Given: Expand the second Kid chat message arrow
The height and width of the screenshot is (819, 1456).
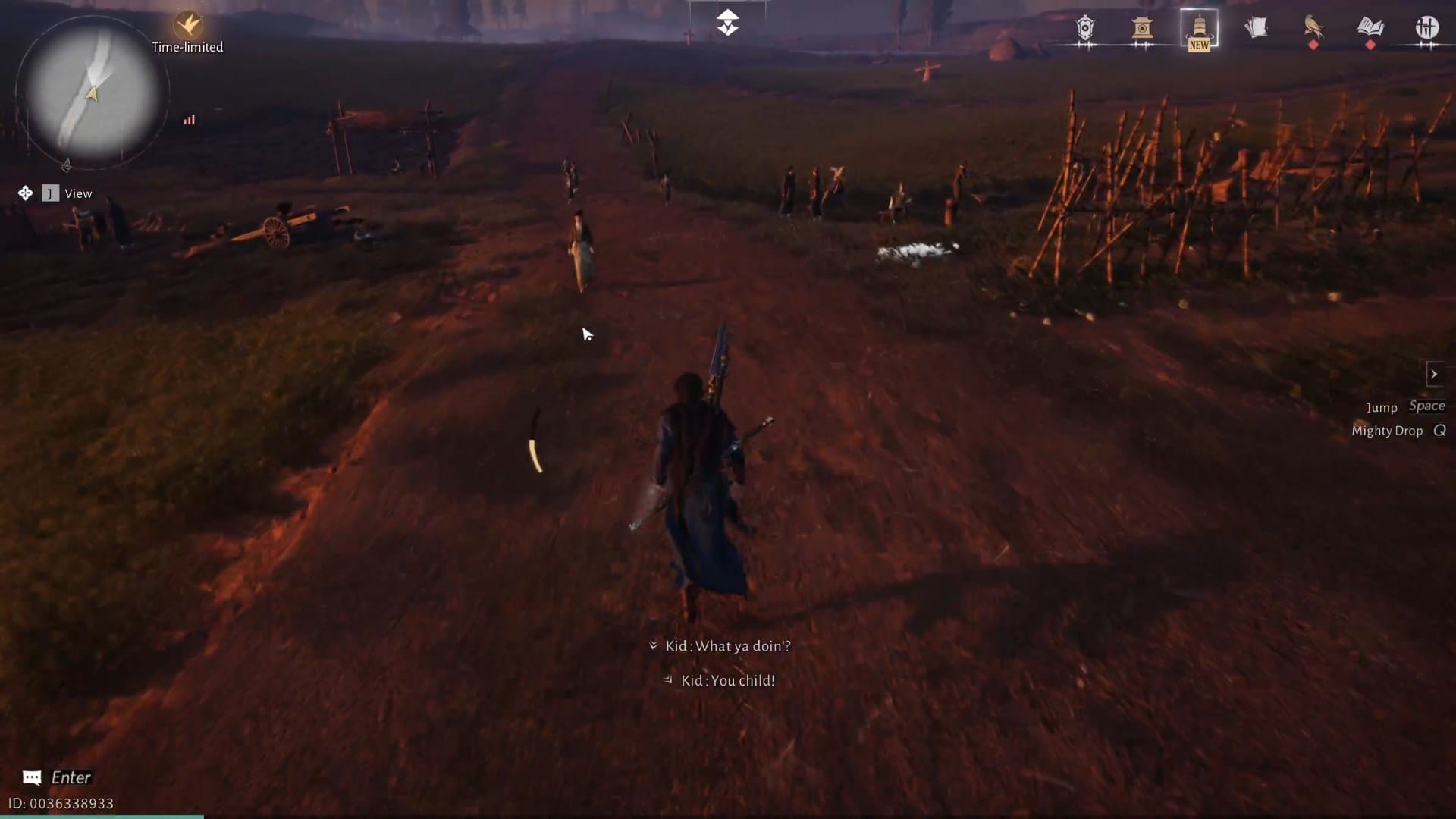Looking at the screenshot, I should click(668, 680).
